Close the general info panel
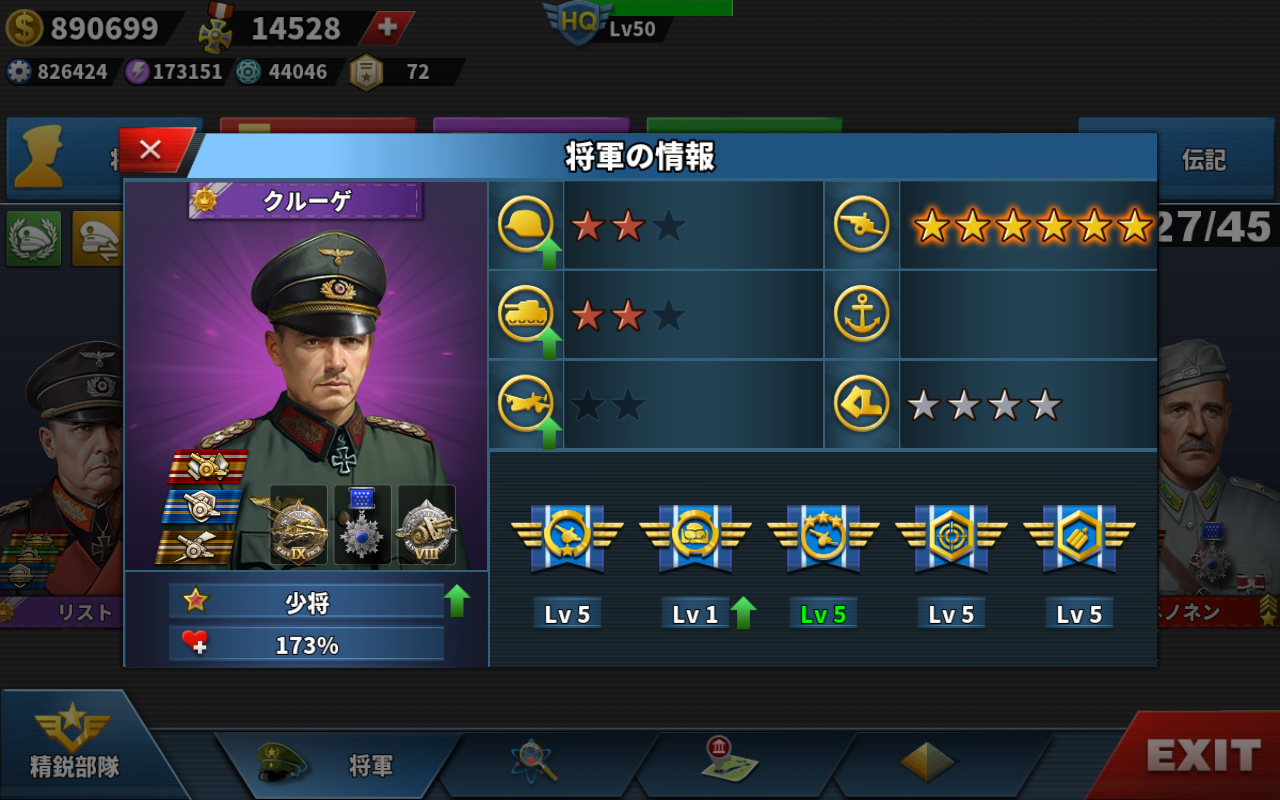This screenshot has height=800, width=1280. [x=152, y=150]
